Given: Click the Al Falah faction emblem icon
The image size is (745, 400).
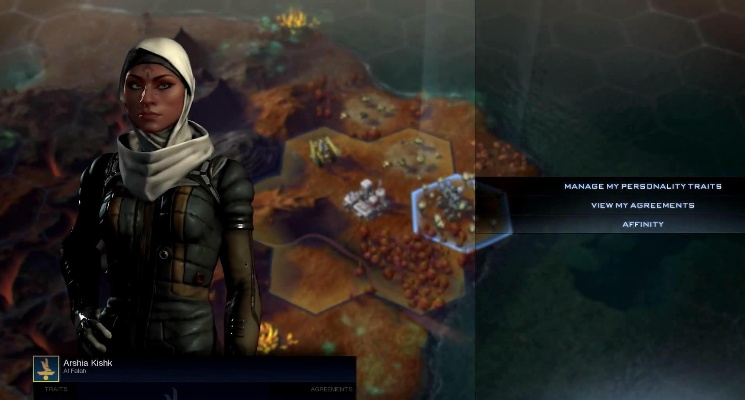Looking at the screenshot, I should pos(45,368).
